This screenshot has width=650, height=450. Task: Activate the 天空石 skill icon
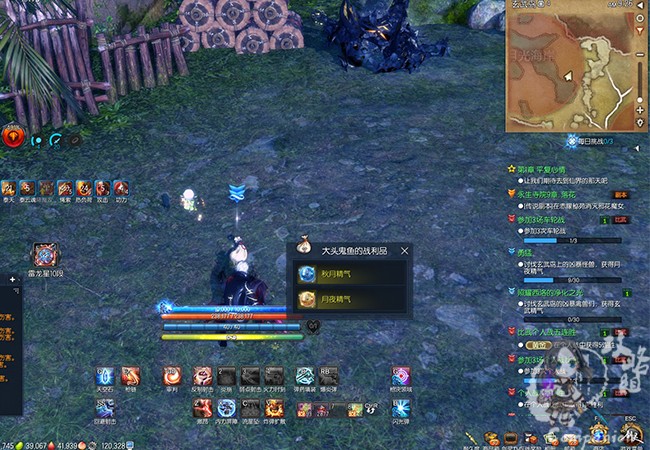[105, 376]
